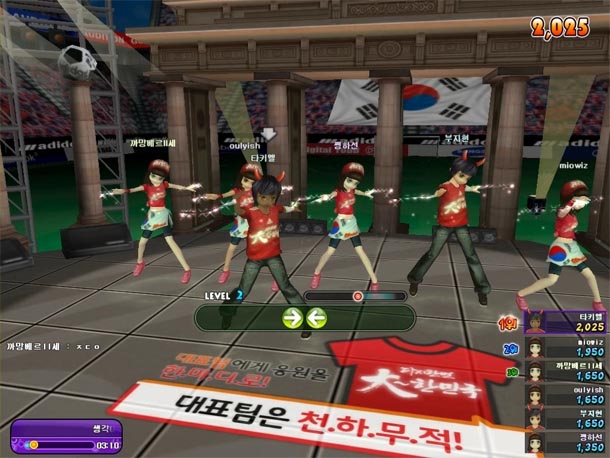Select 쌩하선's last-place scoreboard row

[x=565, y=442]
